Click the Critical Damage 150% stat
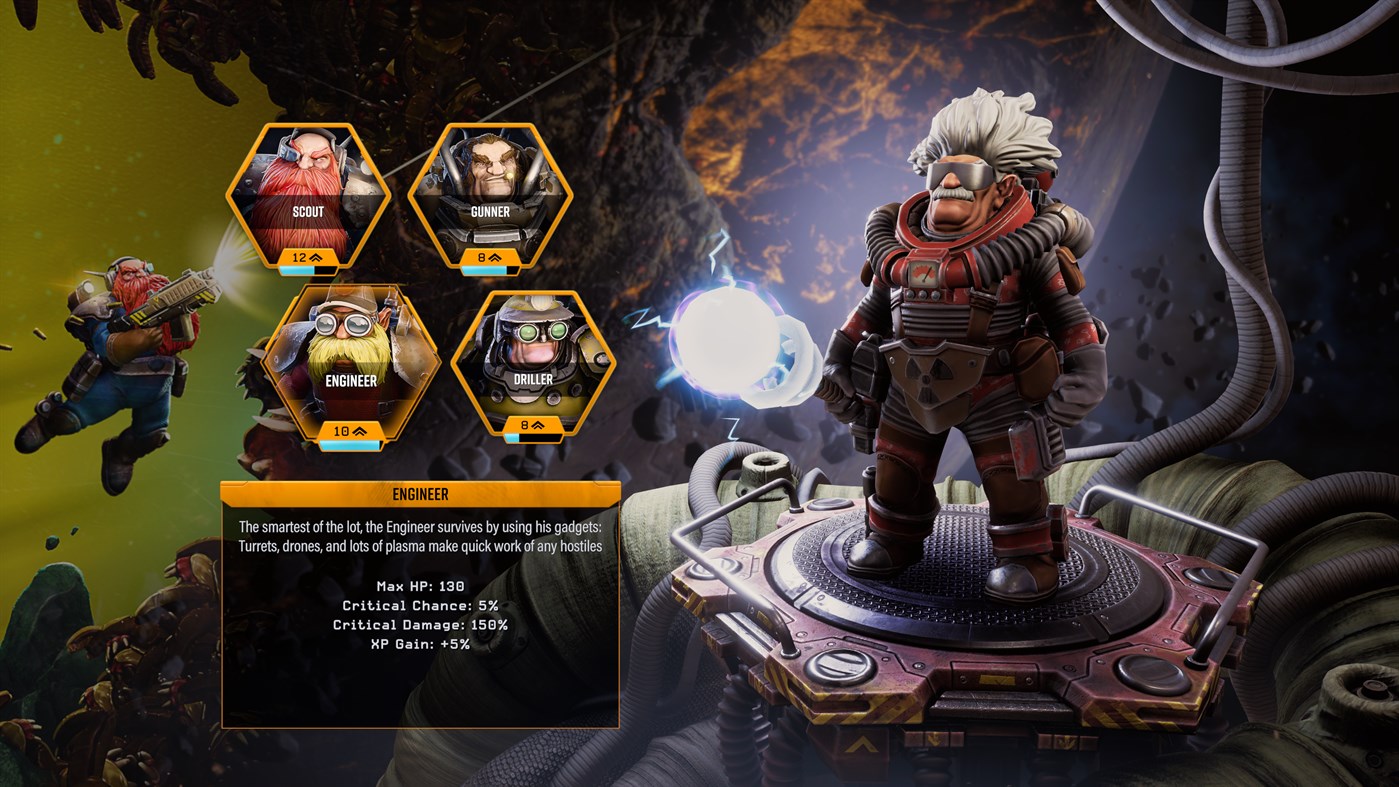The image size is (1399, 787). [419, 623]
